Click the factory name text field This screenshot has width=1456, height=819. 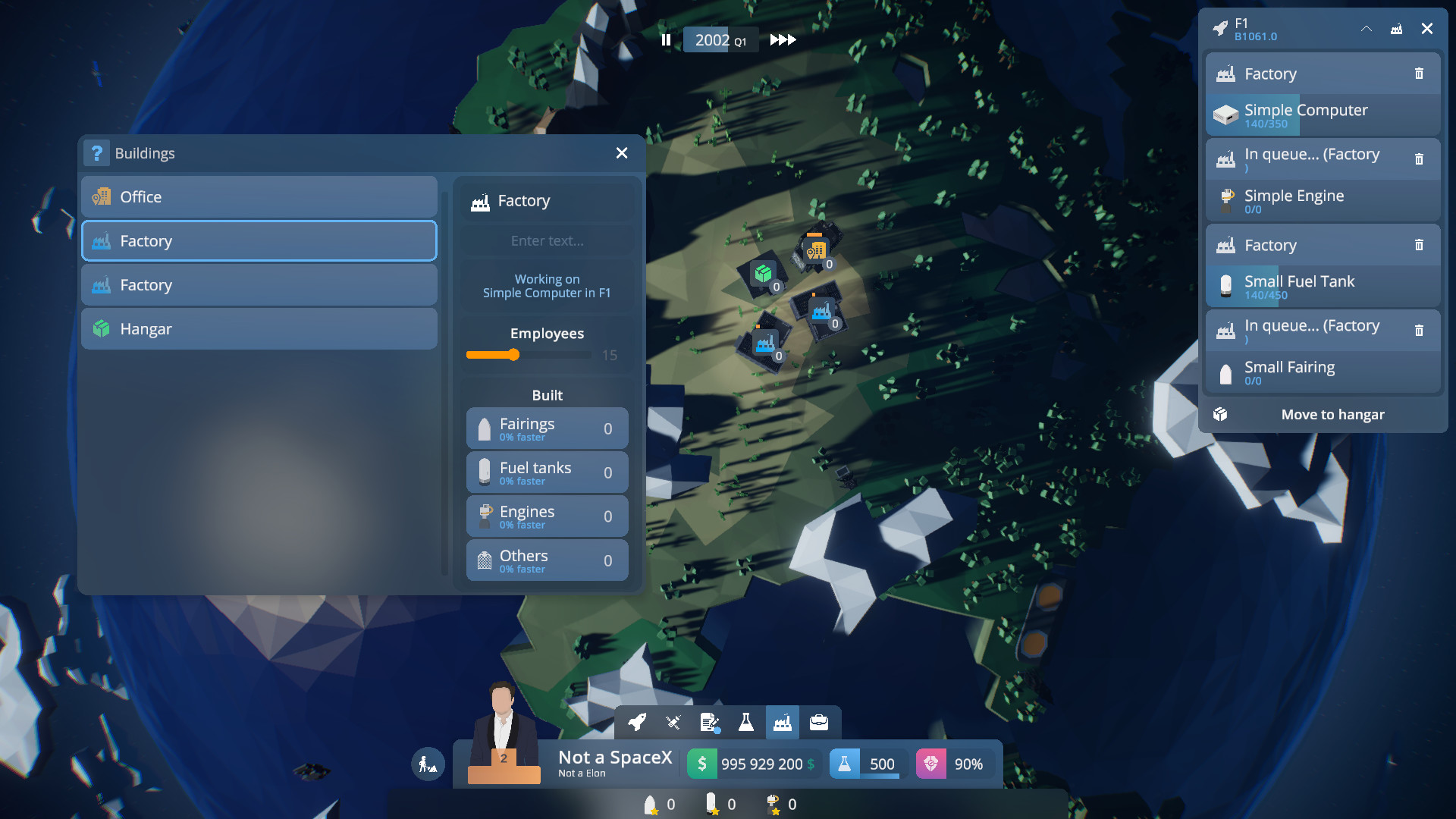[547, 241]
